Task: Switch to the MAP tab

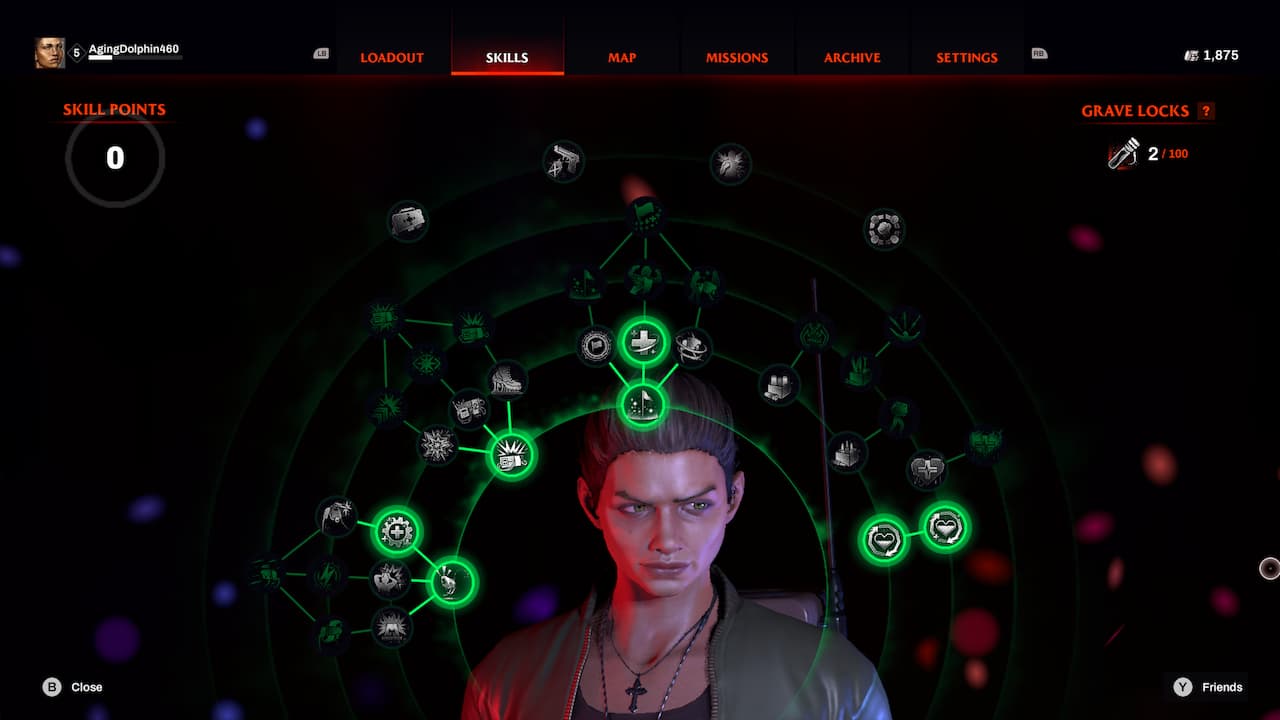Action: coord(621,58)
